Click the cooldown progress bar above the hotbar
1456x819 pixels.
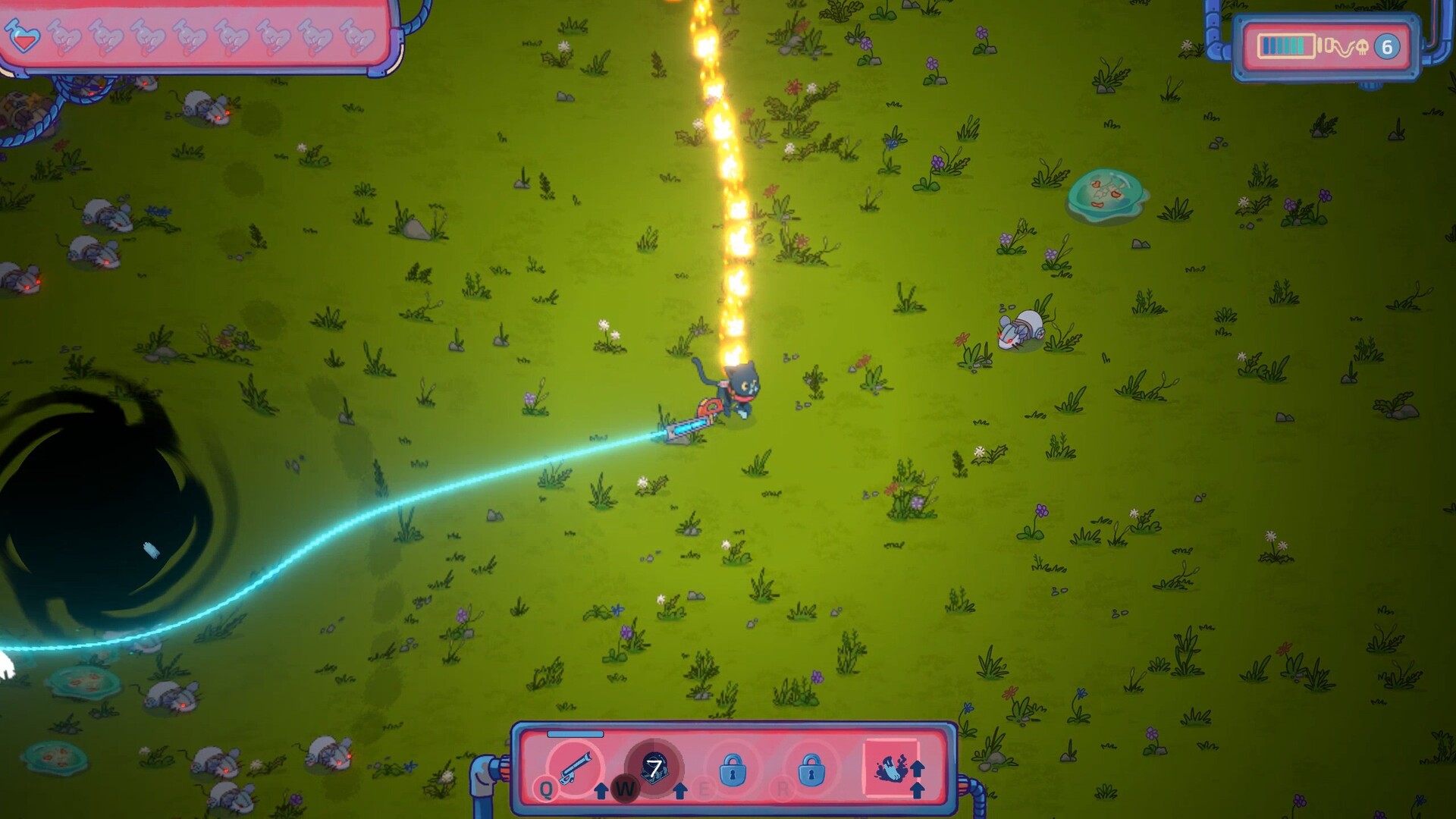tap(575, 735)
